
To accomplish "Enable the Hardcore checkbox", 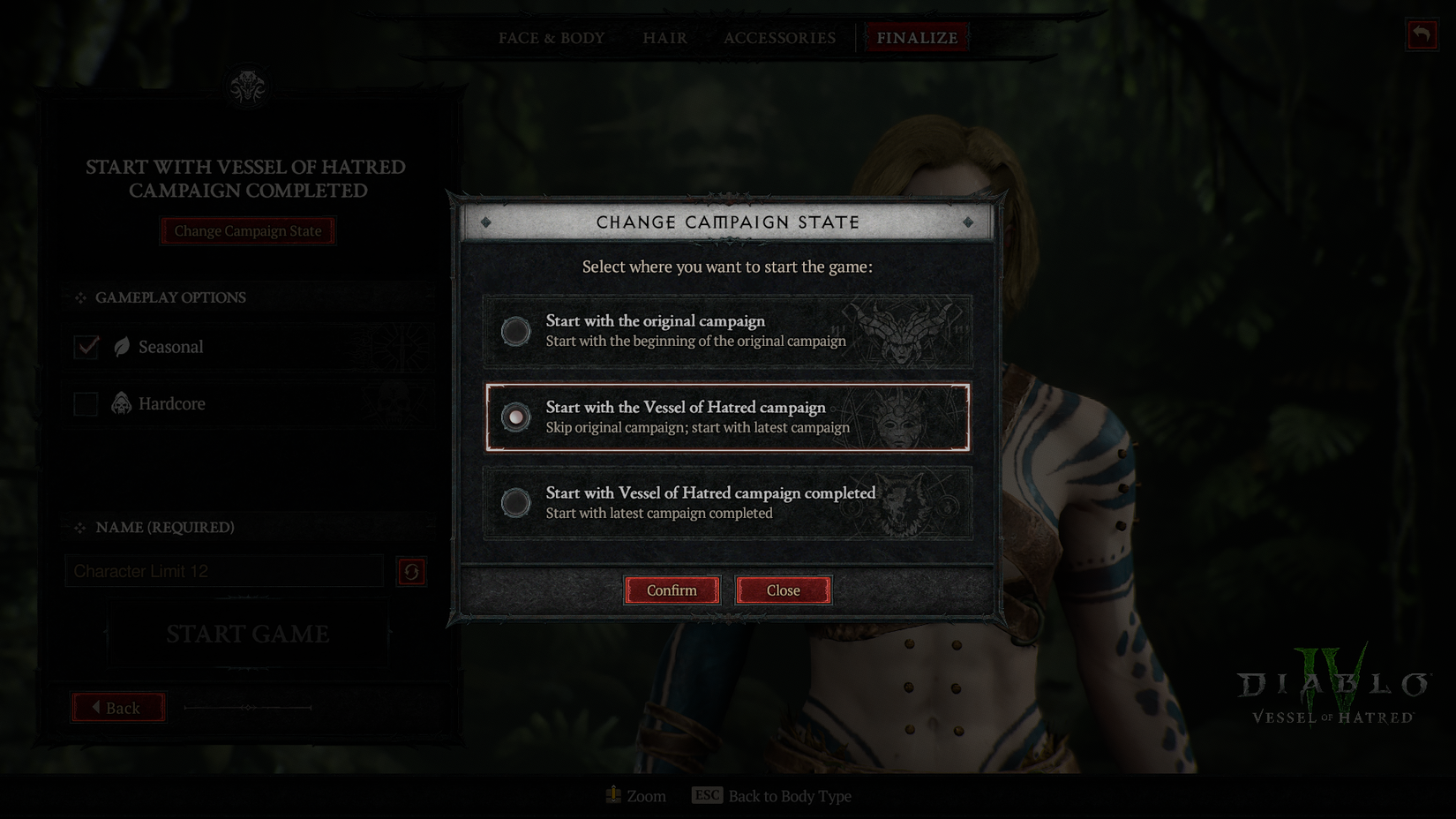I will [x=86, y=403].
